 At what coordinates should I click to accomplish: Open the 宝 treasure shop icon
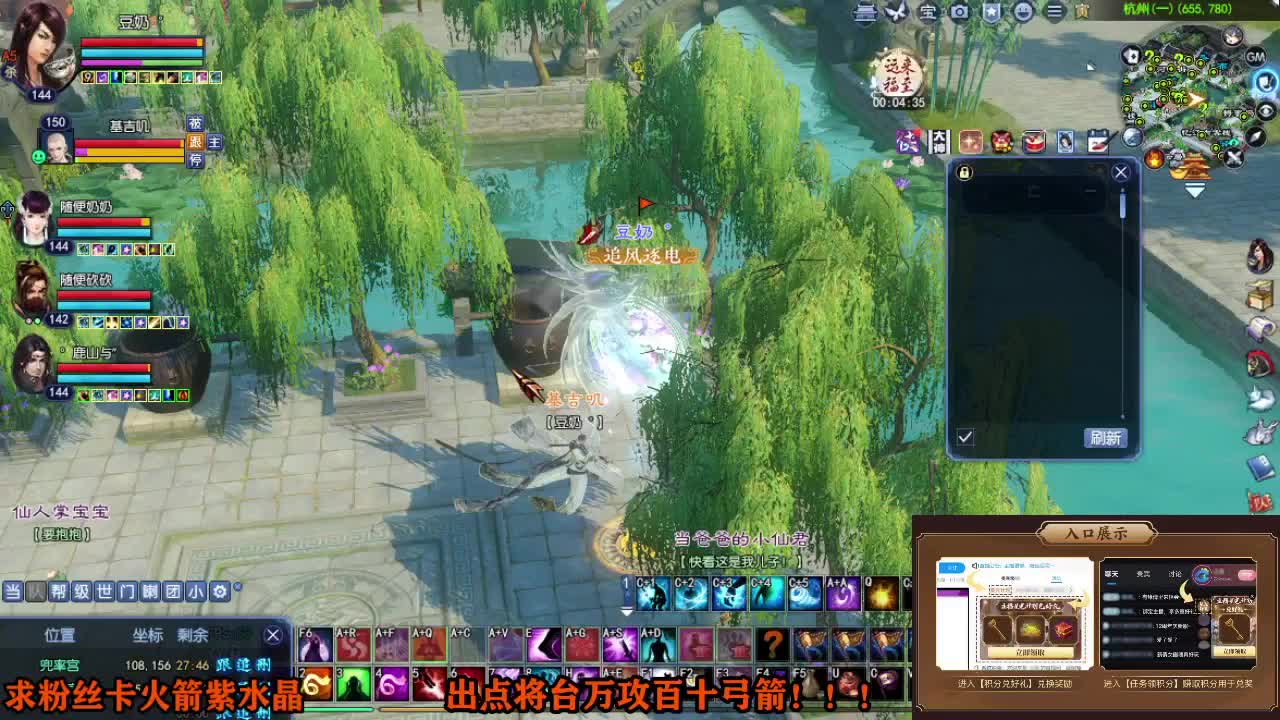(x=928, y=13)
